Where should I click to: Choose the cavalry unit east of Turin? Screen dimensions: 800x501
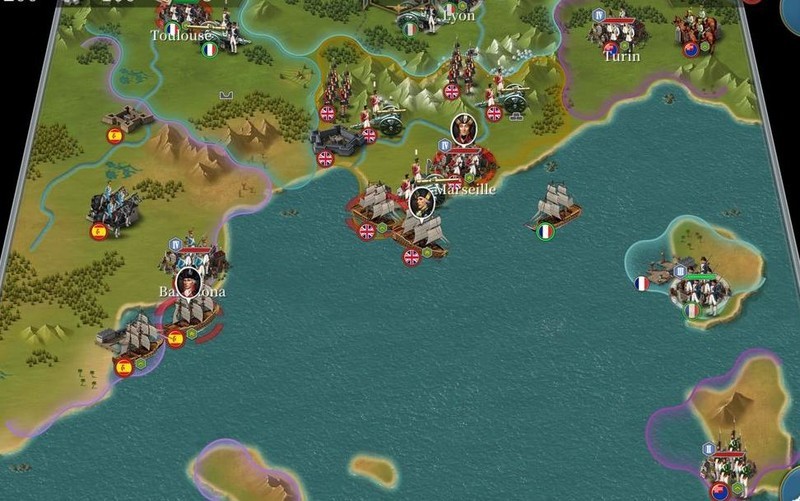click(x=700, y=28)
